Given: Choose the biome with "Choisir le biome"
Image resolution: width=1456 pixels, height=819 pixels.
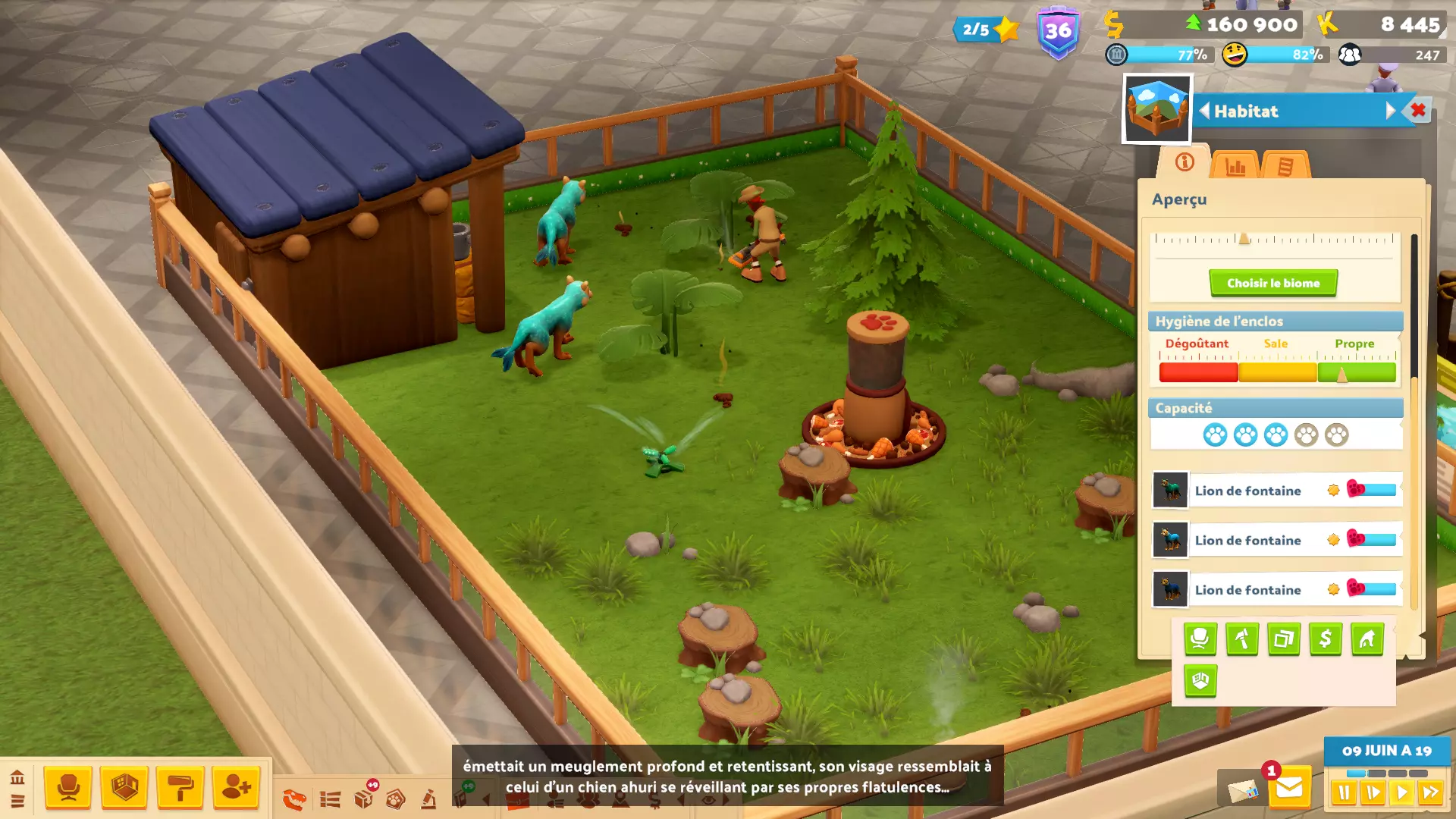Looking at the screenshot, I should (1273, 283).
